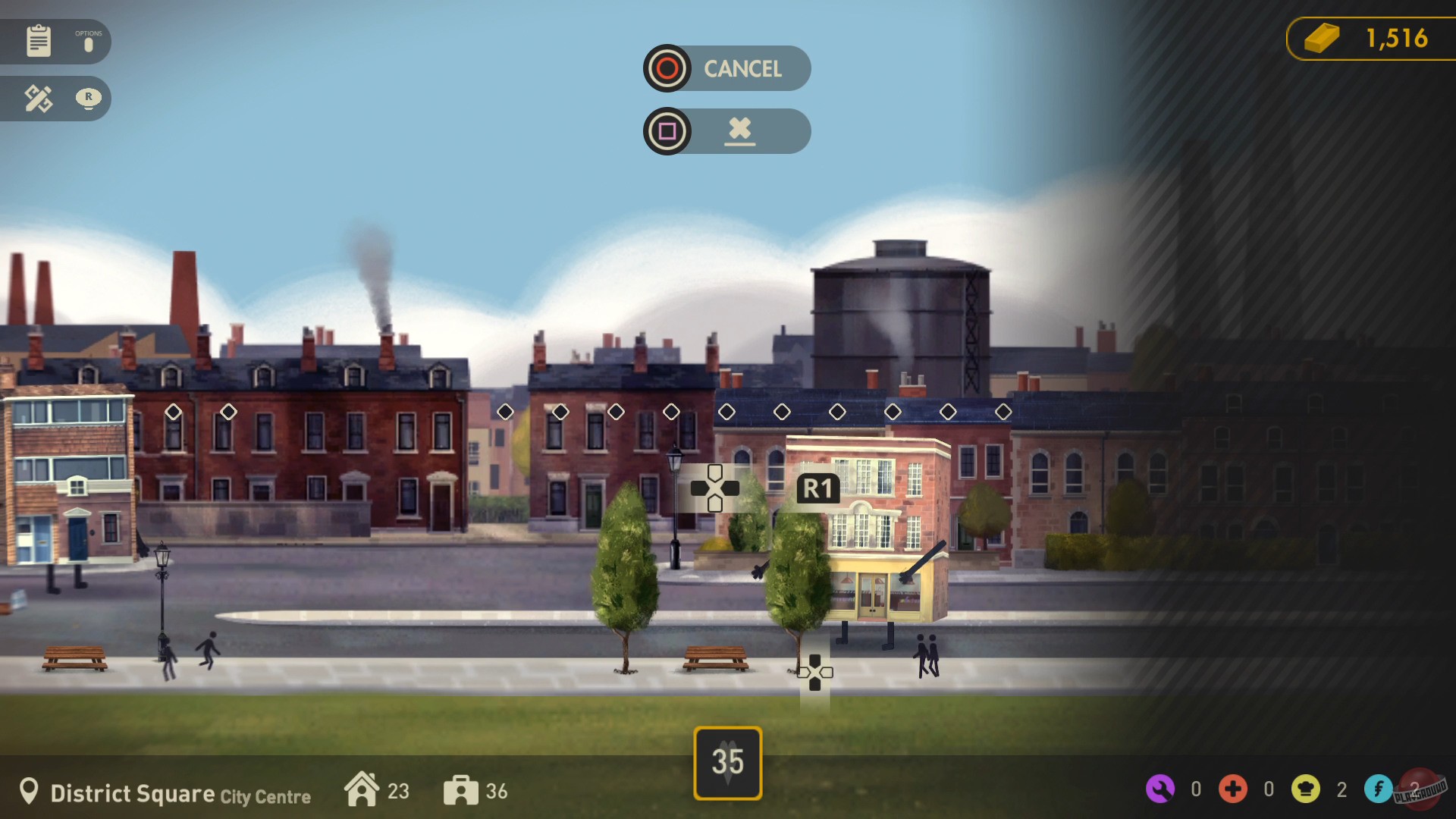Select the demolish X option
1456x819 pixels.
coord(741,130)
